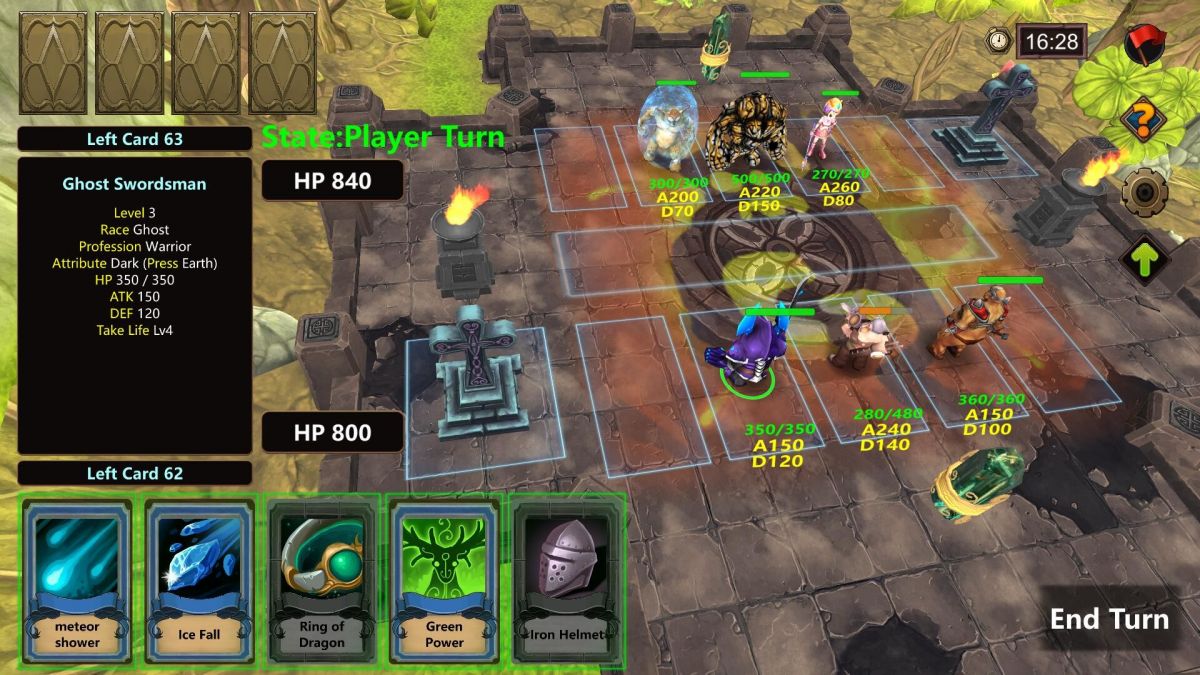Select the Ice Fall card
This screenshot has width=1200, height=675.
(x=200, y=579)
